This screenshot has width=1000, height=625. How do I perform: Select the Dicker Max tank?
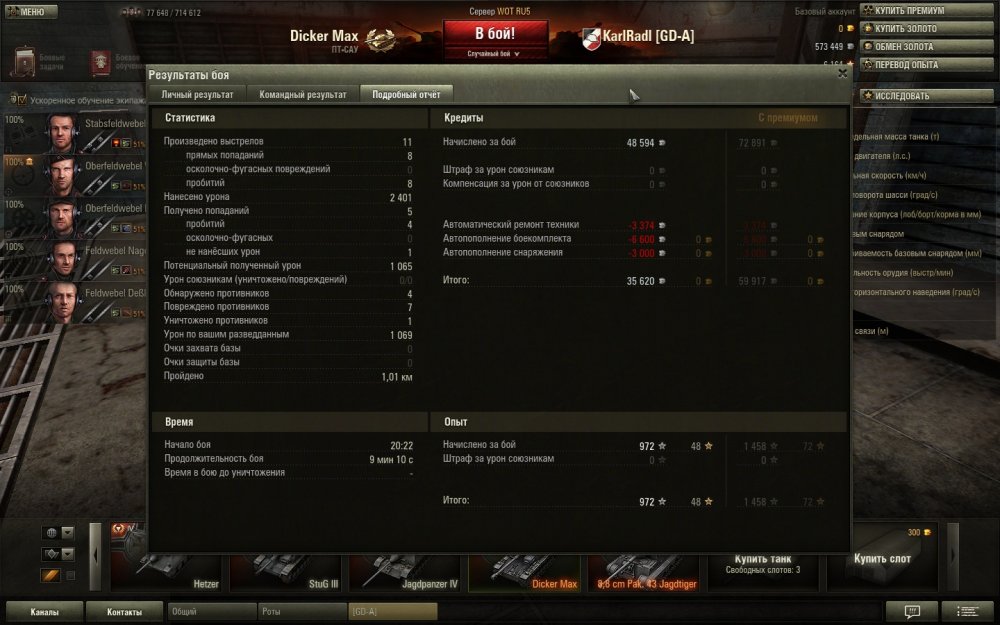pyautogui.click(x=525, y=565)
